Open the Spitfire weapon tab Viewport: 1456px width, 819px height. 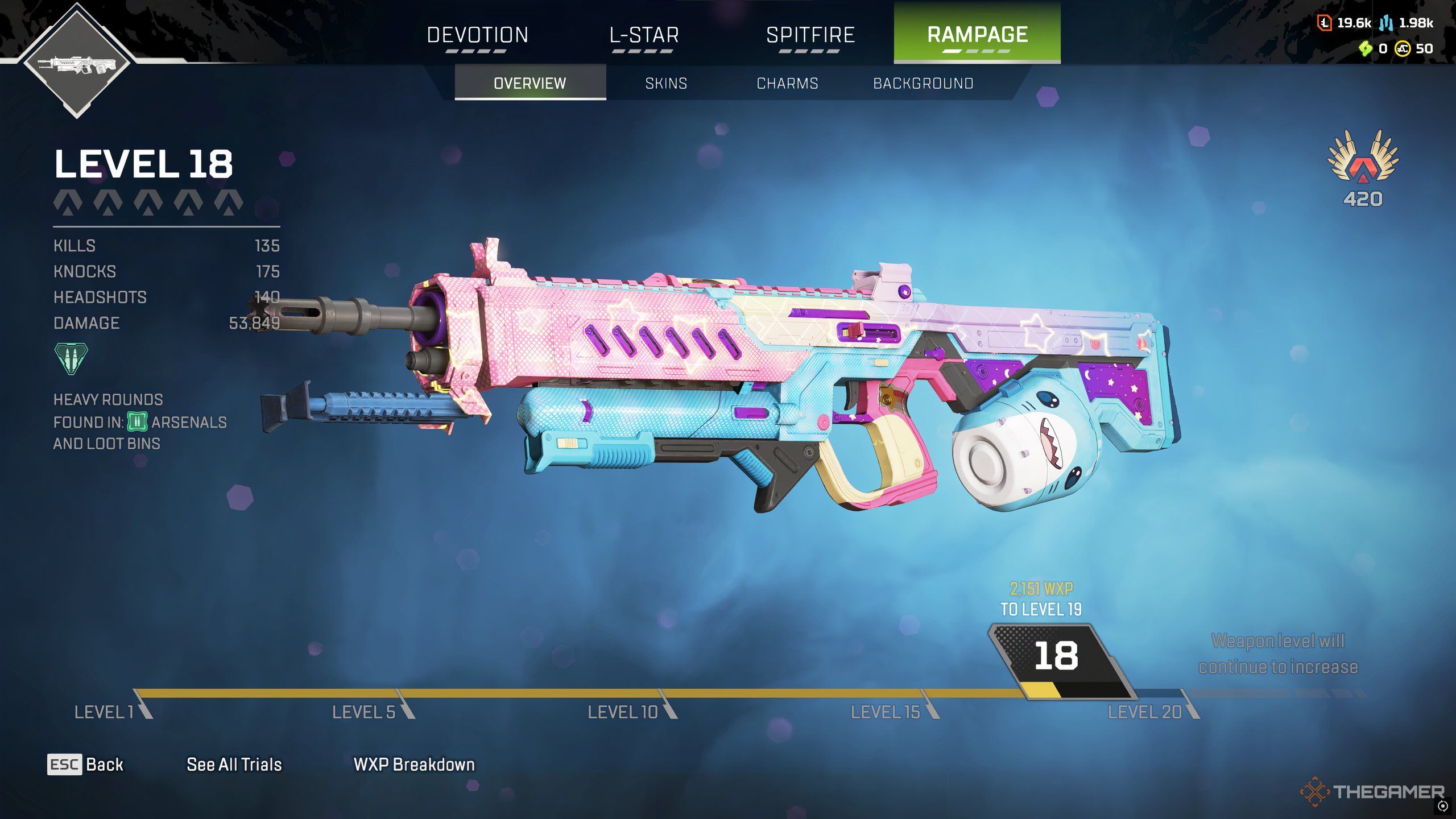[x=810, y=35]
